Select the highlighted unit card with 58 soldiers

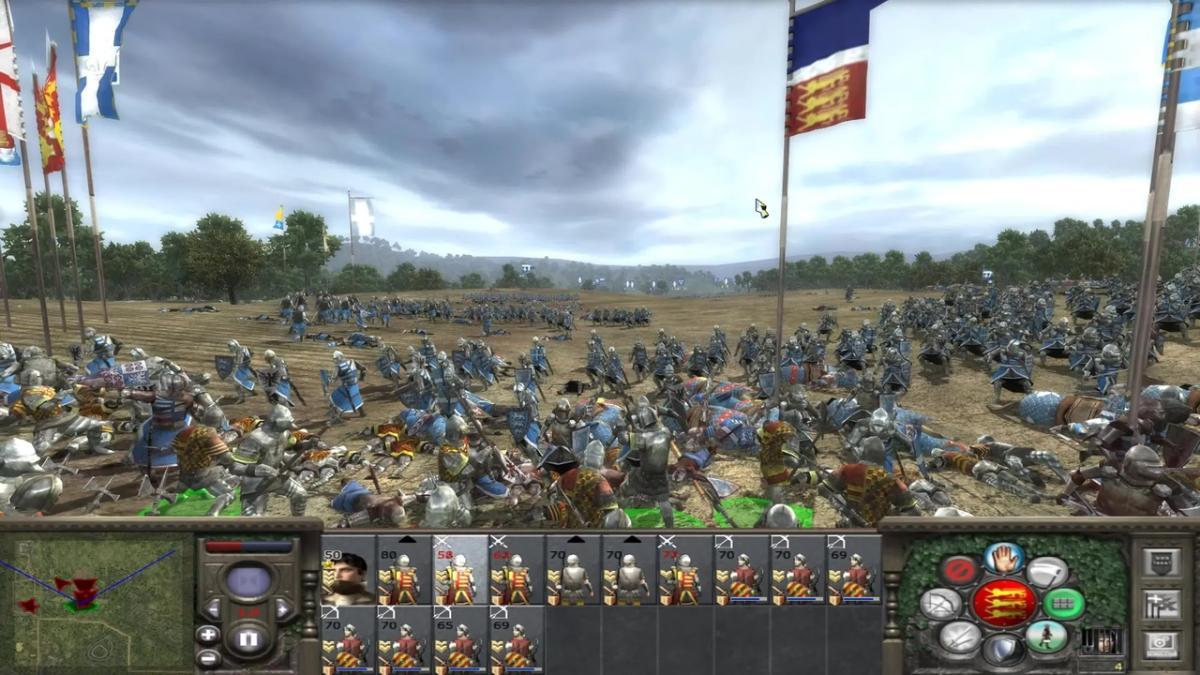click(x=460, y=570)
